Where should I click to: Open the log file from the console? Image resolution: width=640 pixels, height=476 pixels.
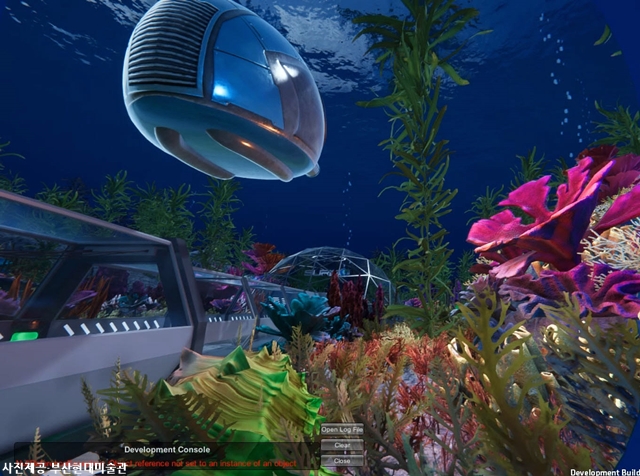tap(342, 430)
